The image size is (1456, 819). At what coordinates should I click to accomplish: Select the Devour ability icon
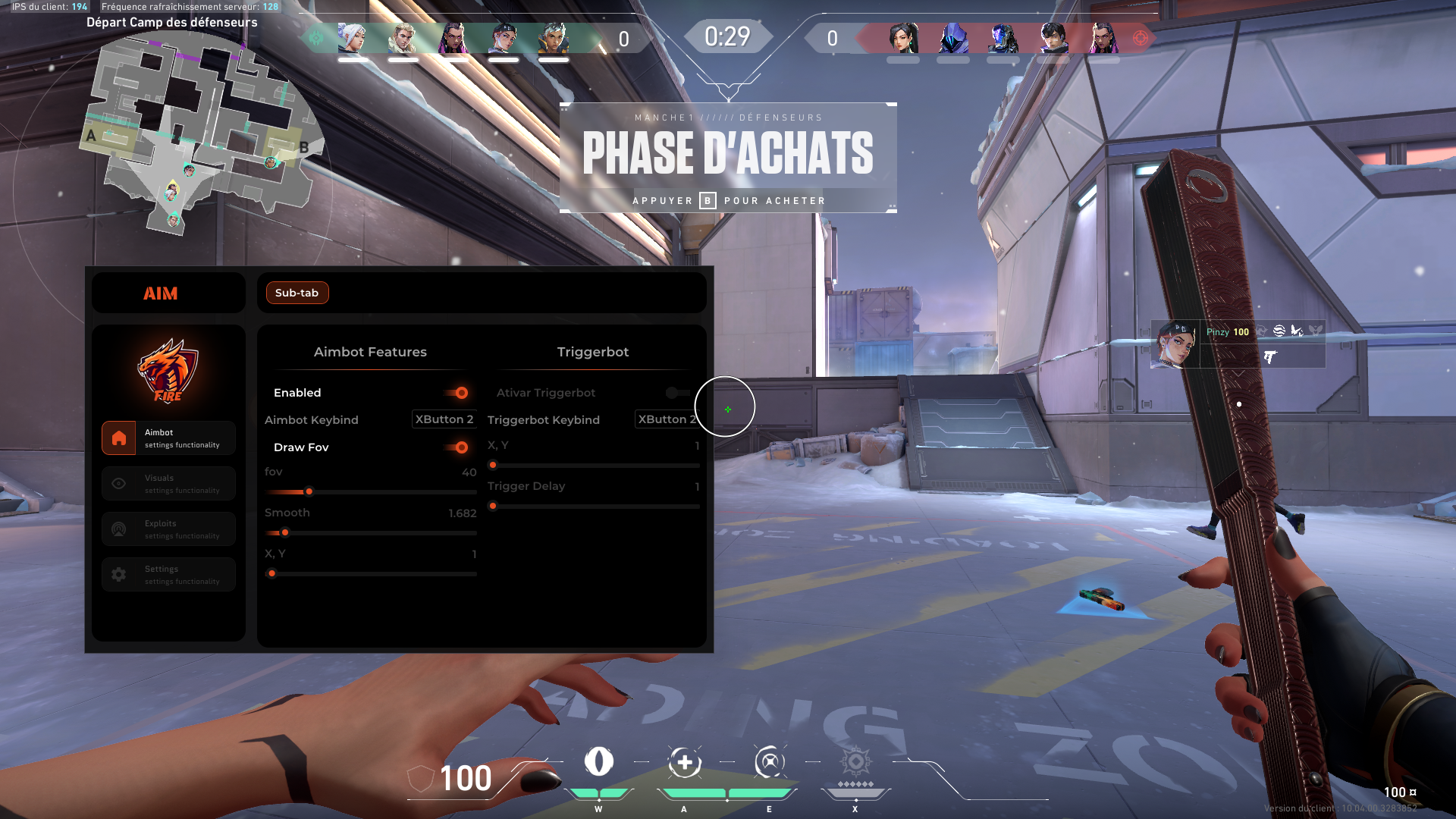tap(684, 762)
